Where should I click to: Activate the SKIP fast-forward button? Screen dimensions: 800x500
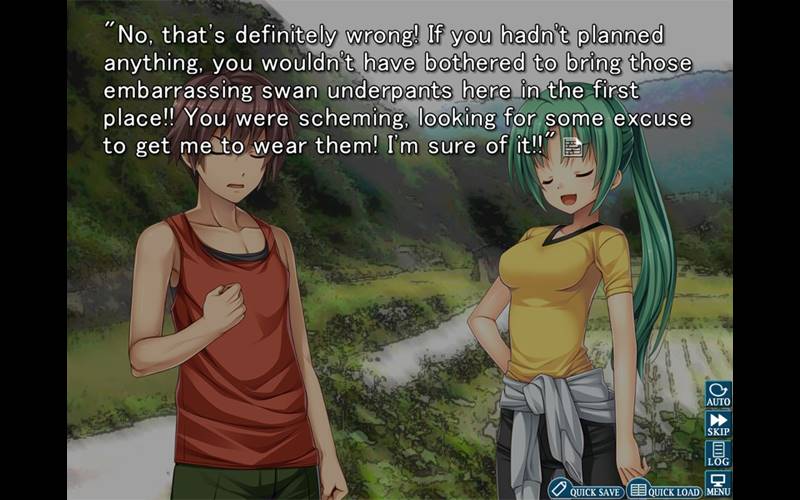click(718, 423)
